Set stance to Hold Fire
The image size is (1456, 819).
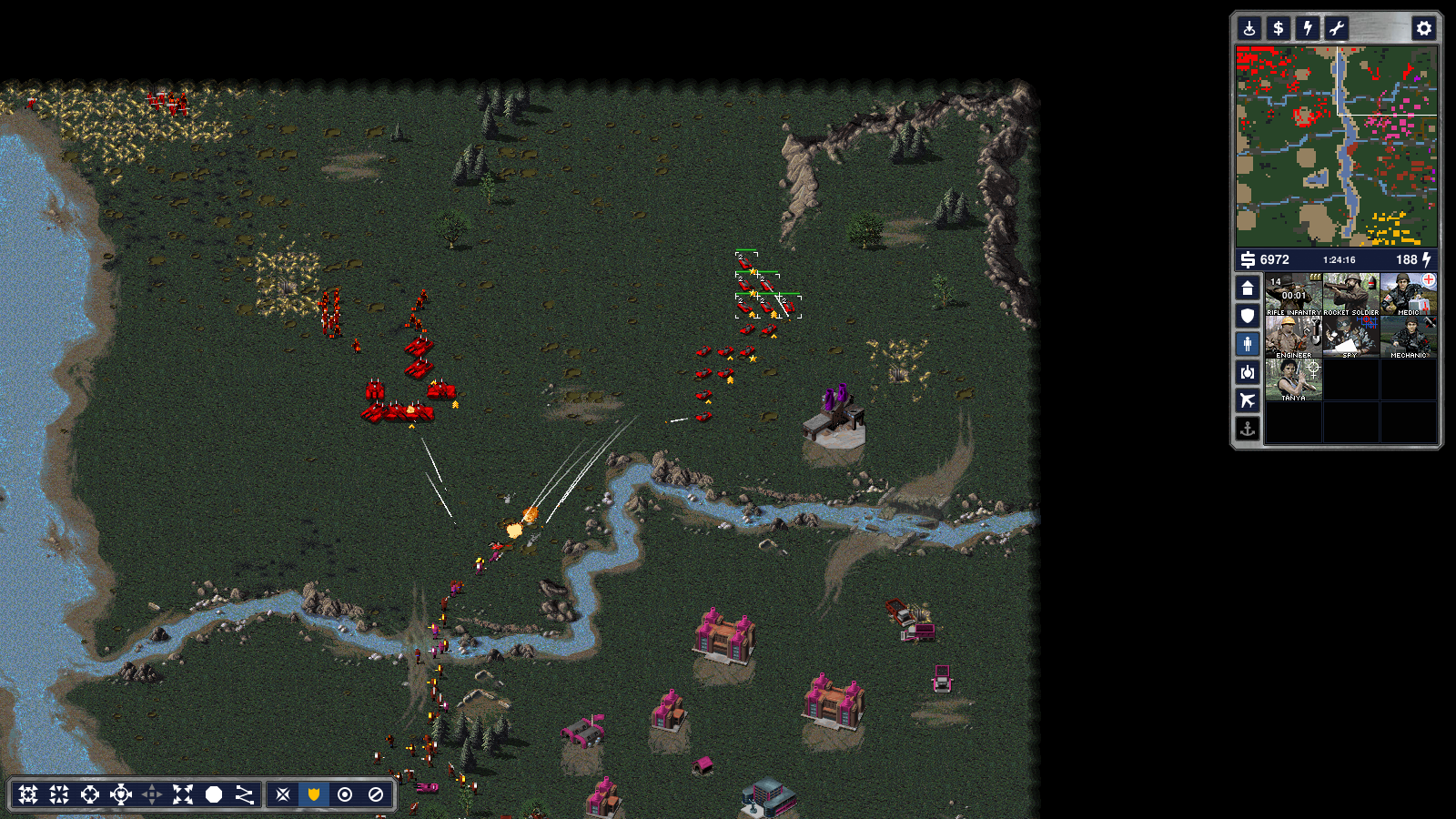tap(376, 794)
